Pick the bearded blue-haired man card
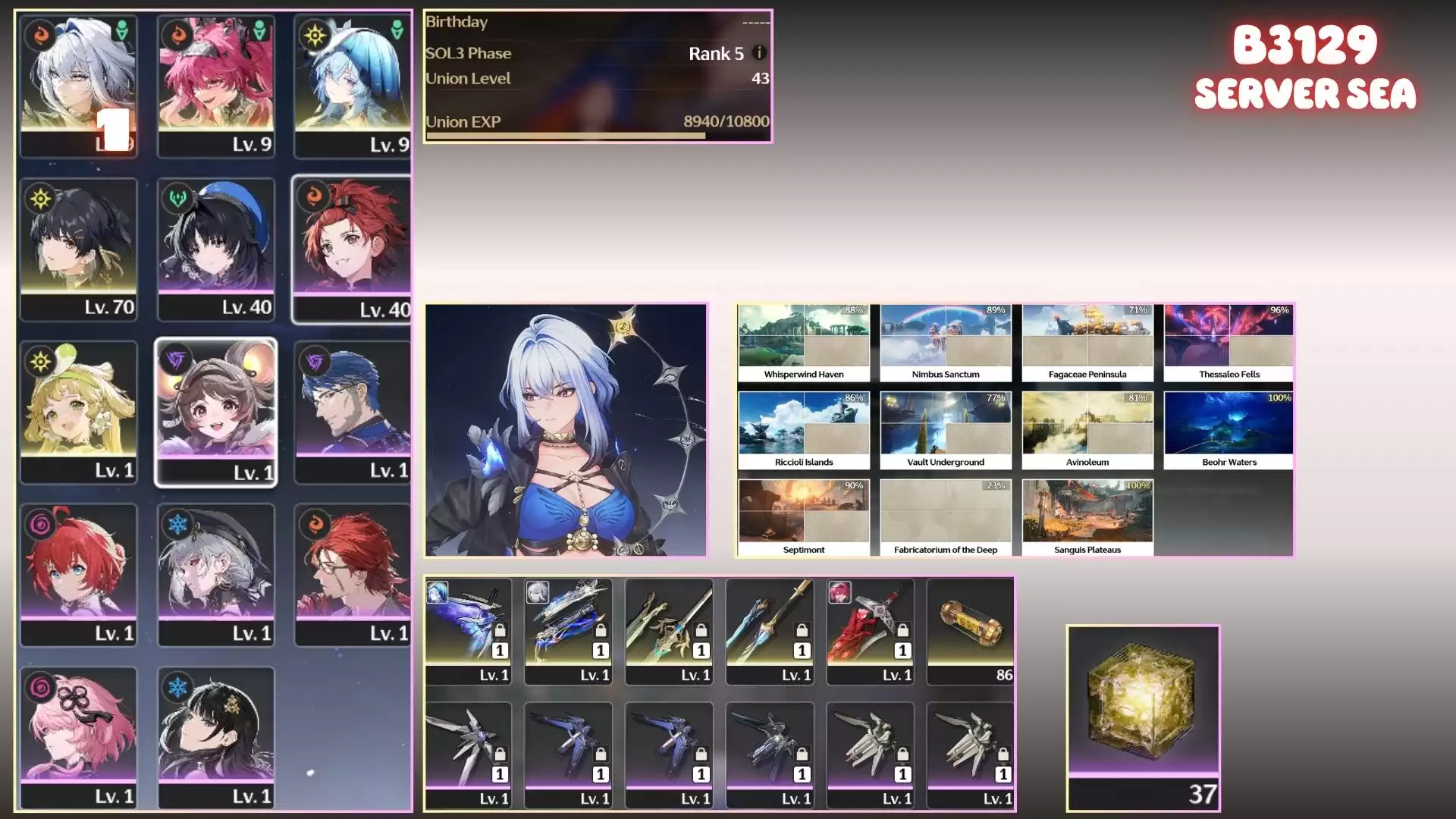Viewport: 1456px width, 819px height. pos(352,412)
